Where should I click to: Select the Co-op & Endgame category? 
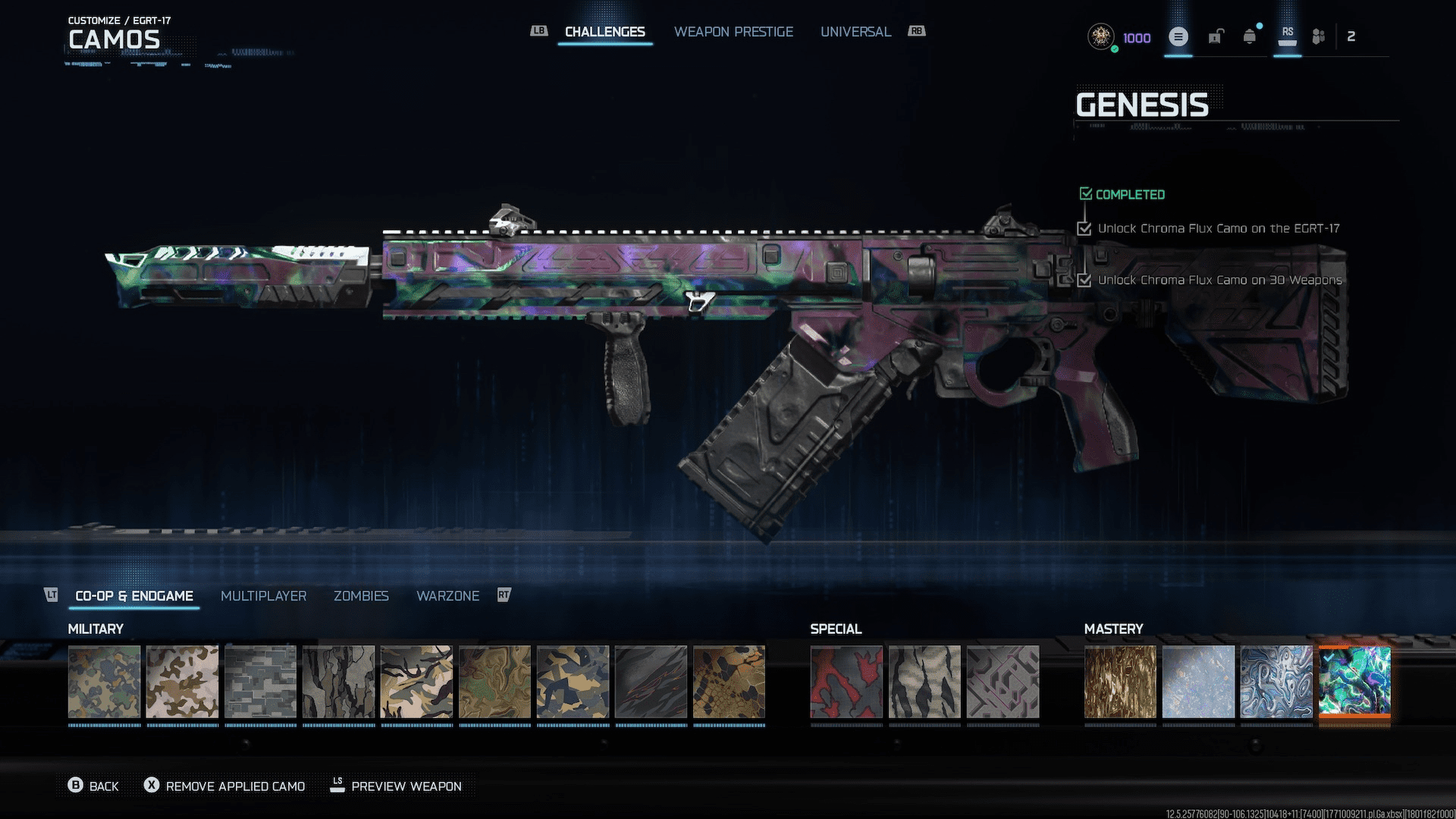[134, 596]
